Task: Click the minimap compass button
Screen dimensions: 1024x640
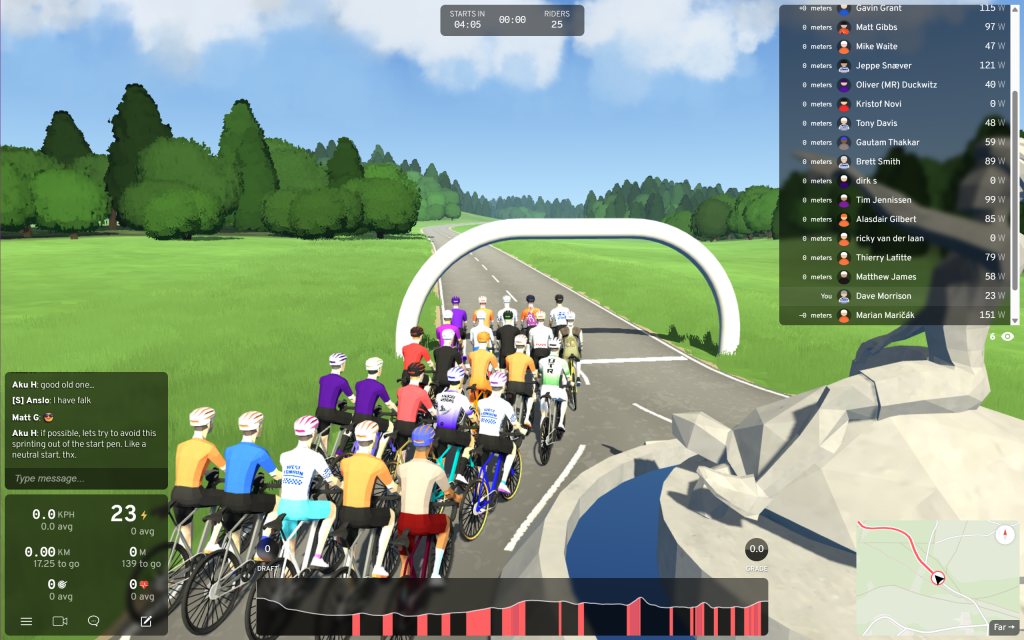Action: pyautogui.click(x=1005, y=535)
